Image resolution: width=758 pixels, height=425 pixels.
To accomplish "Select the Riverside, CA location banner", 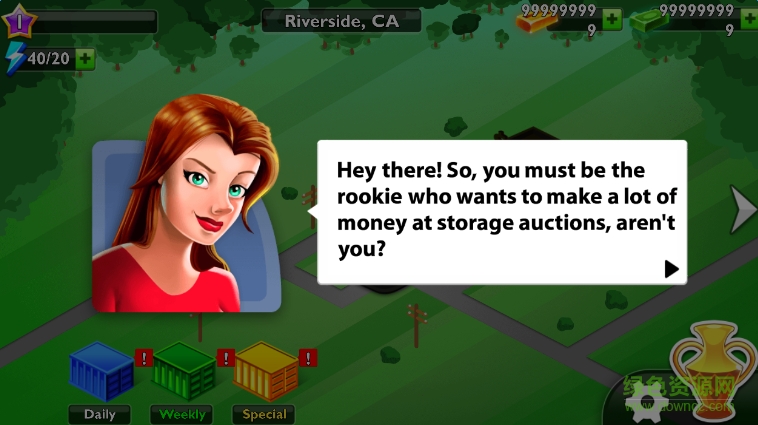I will click(341, 21).
